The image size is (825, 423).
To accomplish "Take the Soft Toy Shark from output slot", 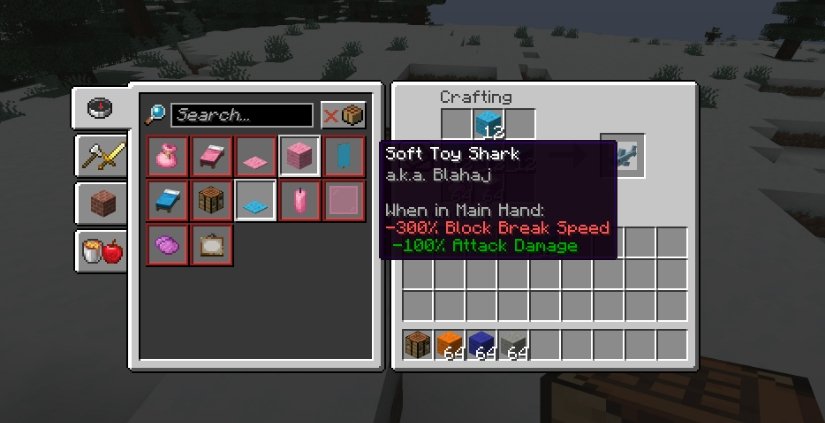I will pos(622,155).
